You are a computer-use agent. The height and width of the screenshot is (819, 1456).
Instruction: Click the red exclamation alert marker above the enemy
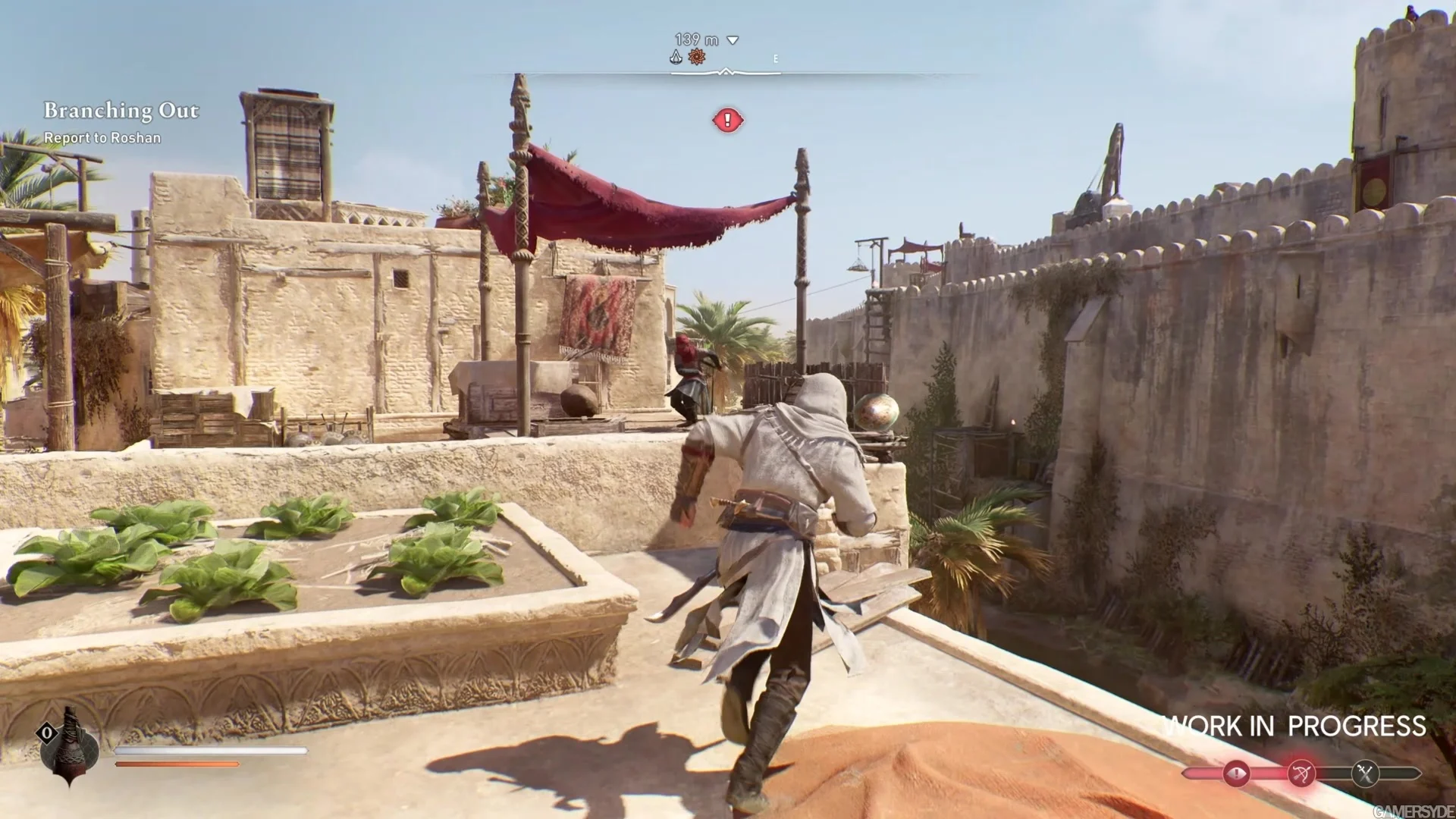pyautogui.click(x=726, y=121)
